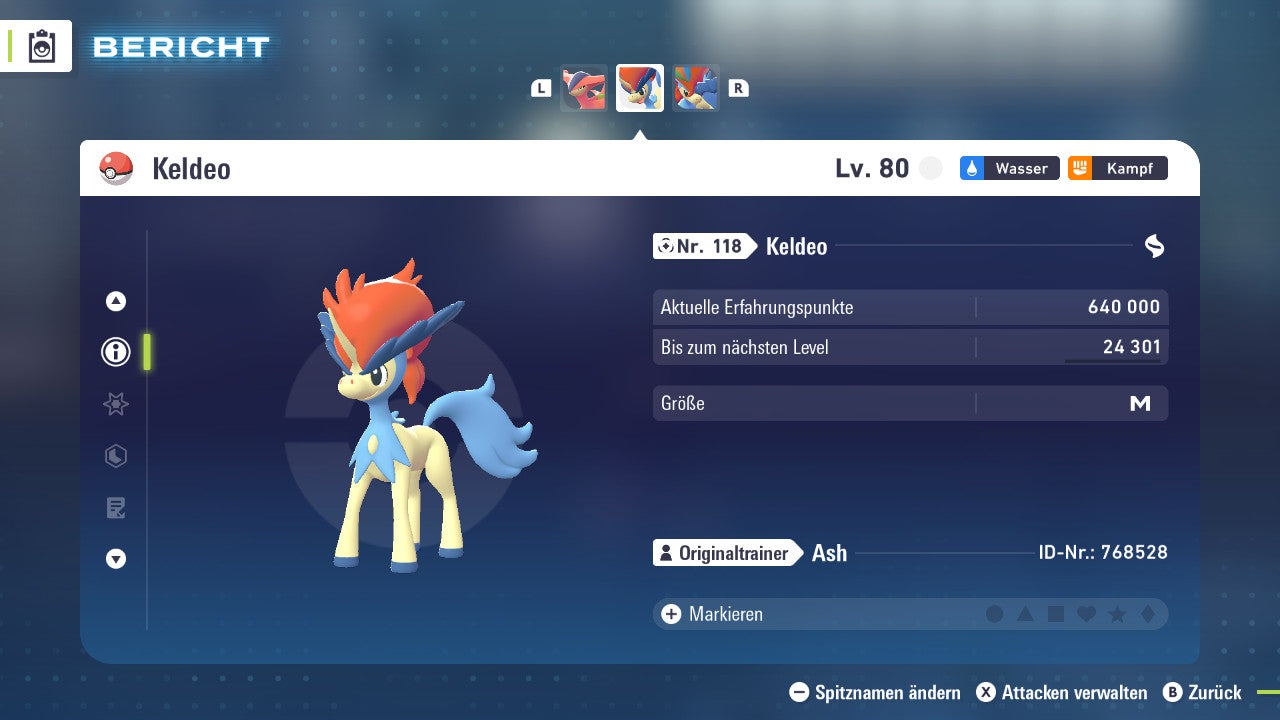The height and width of the screenshot is (720, 1280).
Task: Toggle the heart marking symbol
Action: [x=1085, y=614]
